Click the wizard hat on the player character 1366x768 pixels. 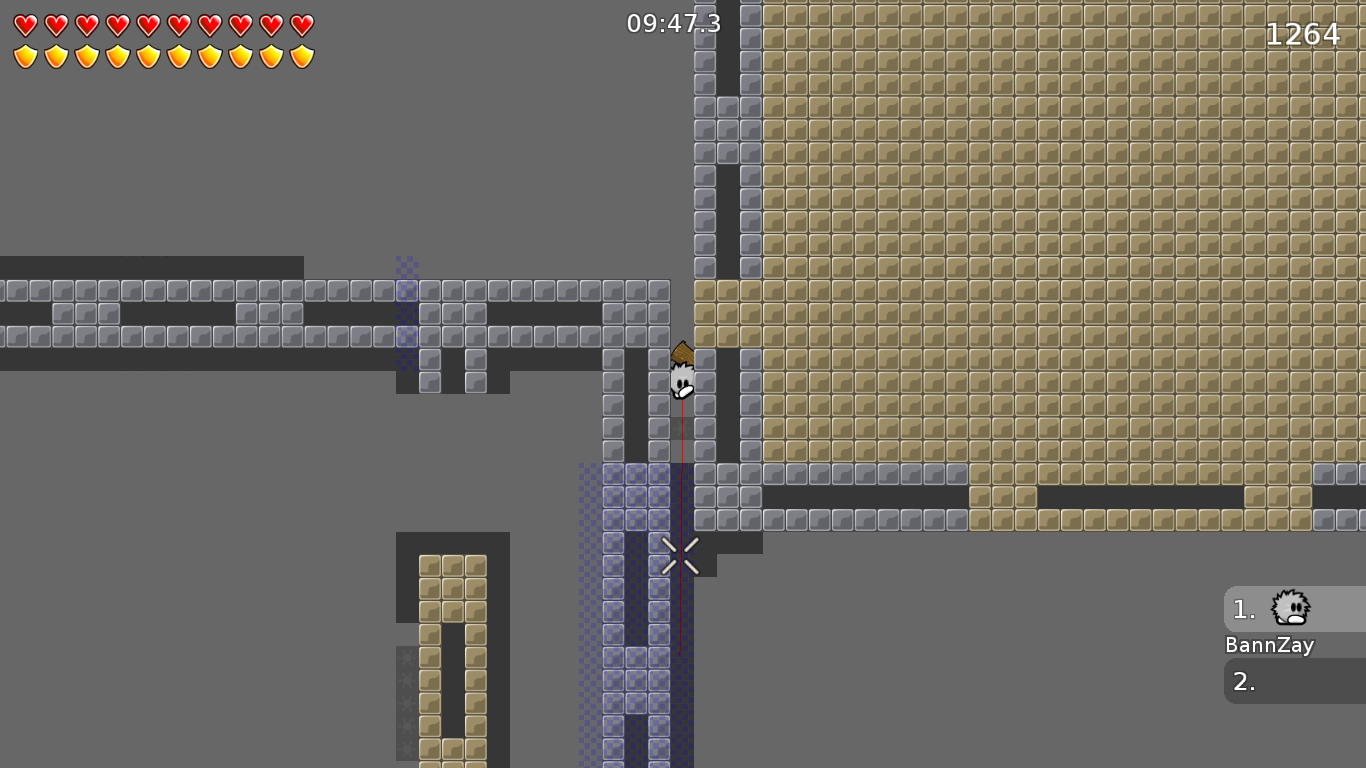coord(680,350)
